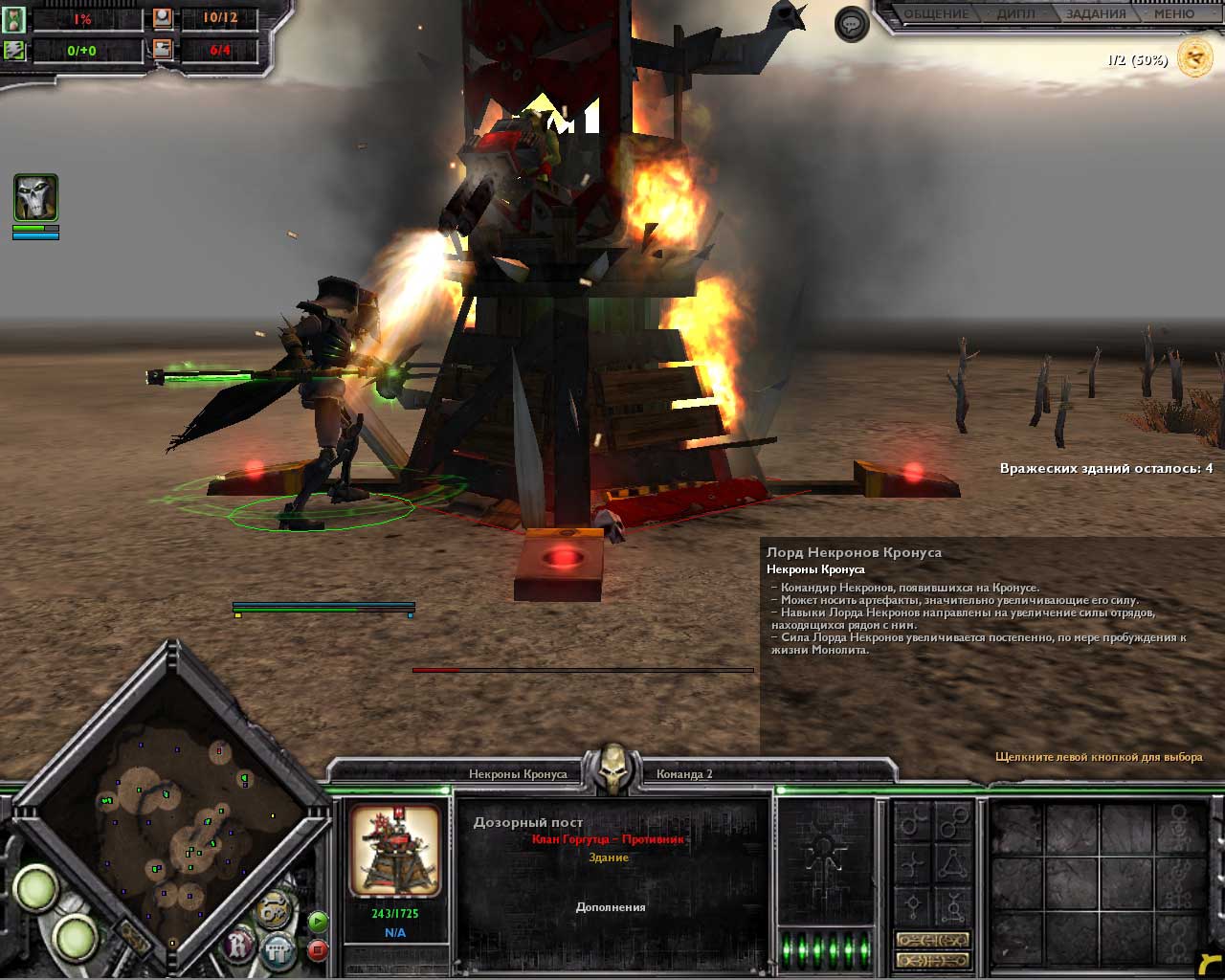Click the upper large green round button
1225x980 pixels.
(36, 887)
